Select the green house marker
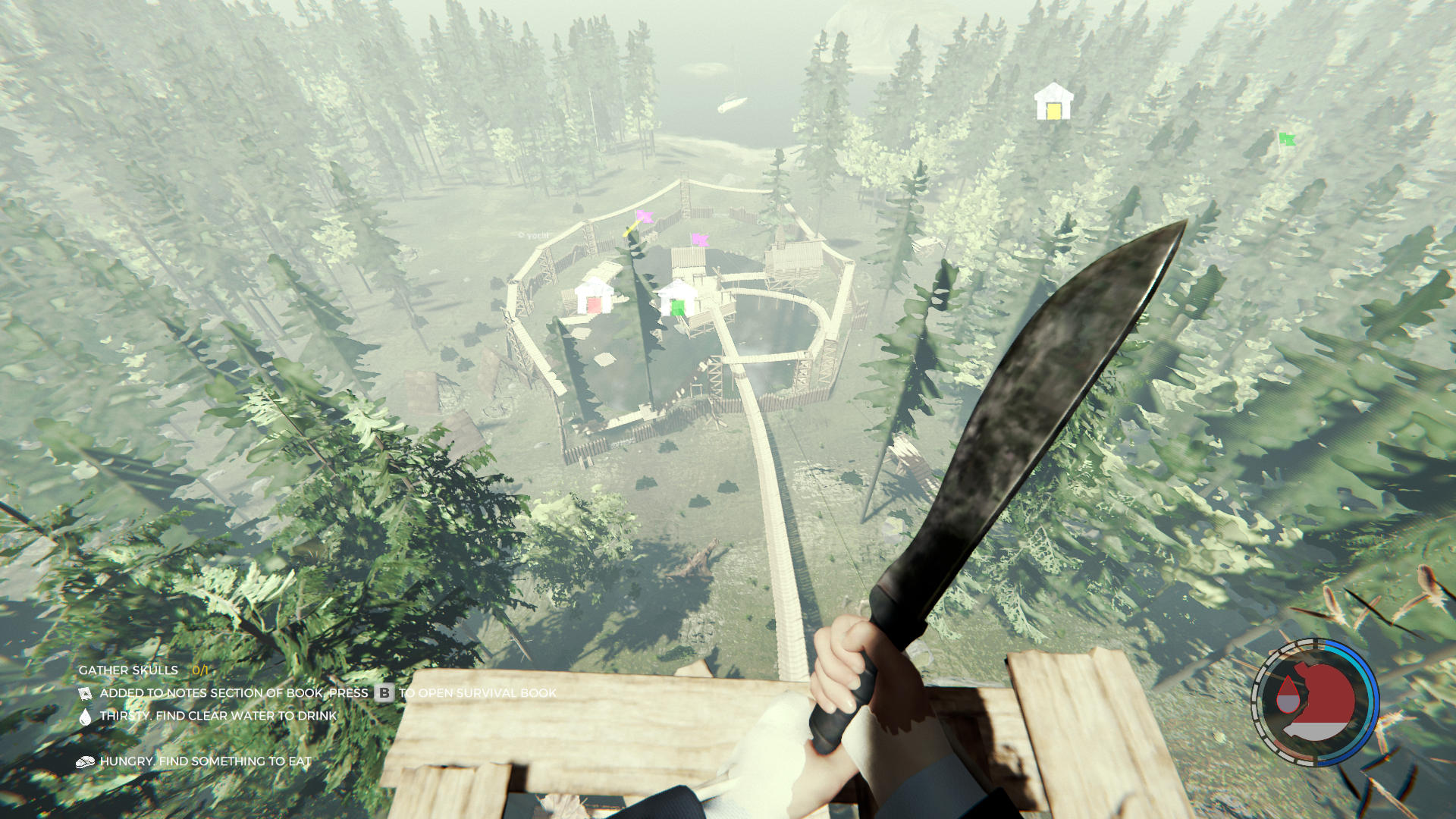Image resolution: width=1456 pixels, height=819 pixels. click(x=677, y=299)
